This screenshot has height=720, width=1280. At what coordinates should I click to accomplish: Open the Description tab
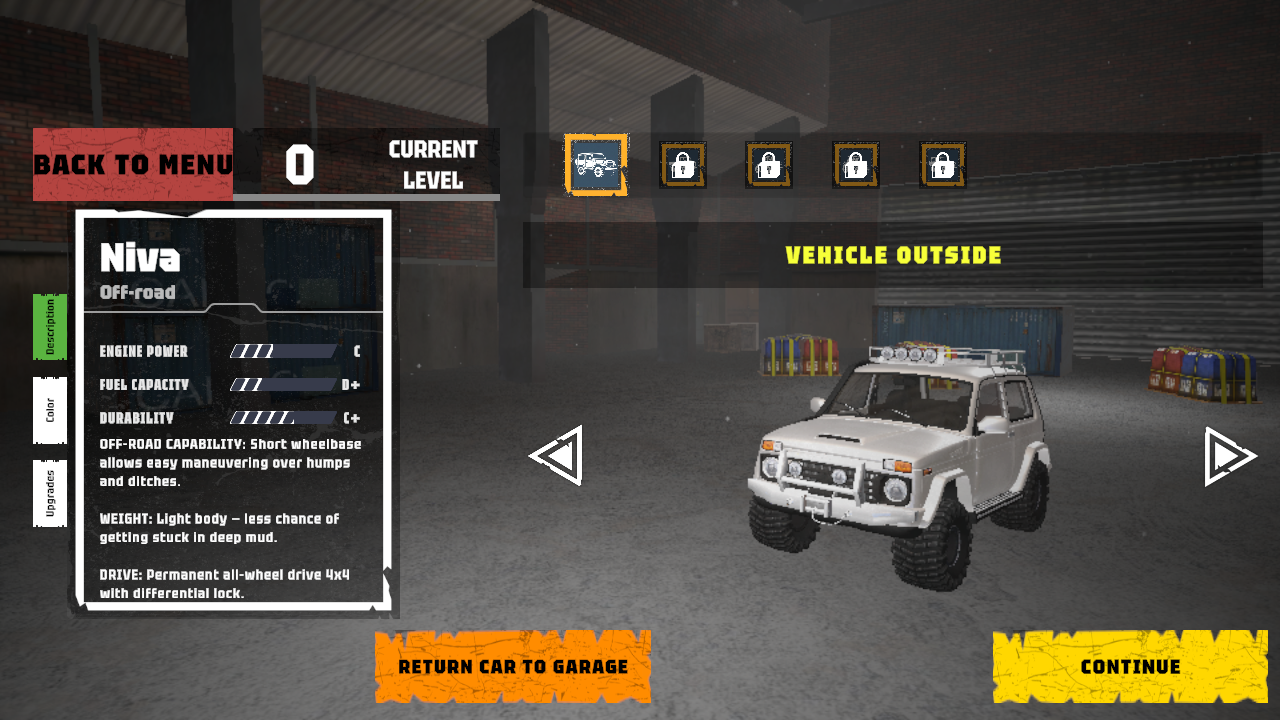(x=50, y=326)
